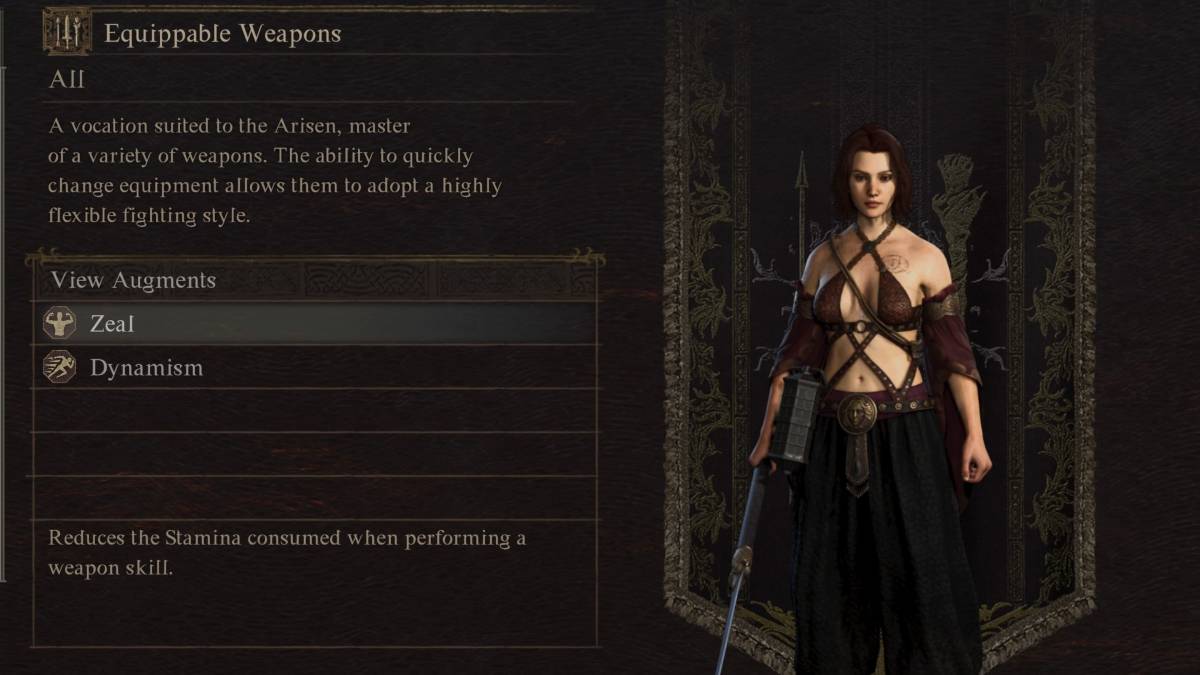Click the Zeal flexing-arm icon

point(60,323)
